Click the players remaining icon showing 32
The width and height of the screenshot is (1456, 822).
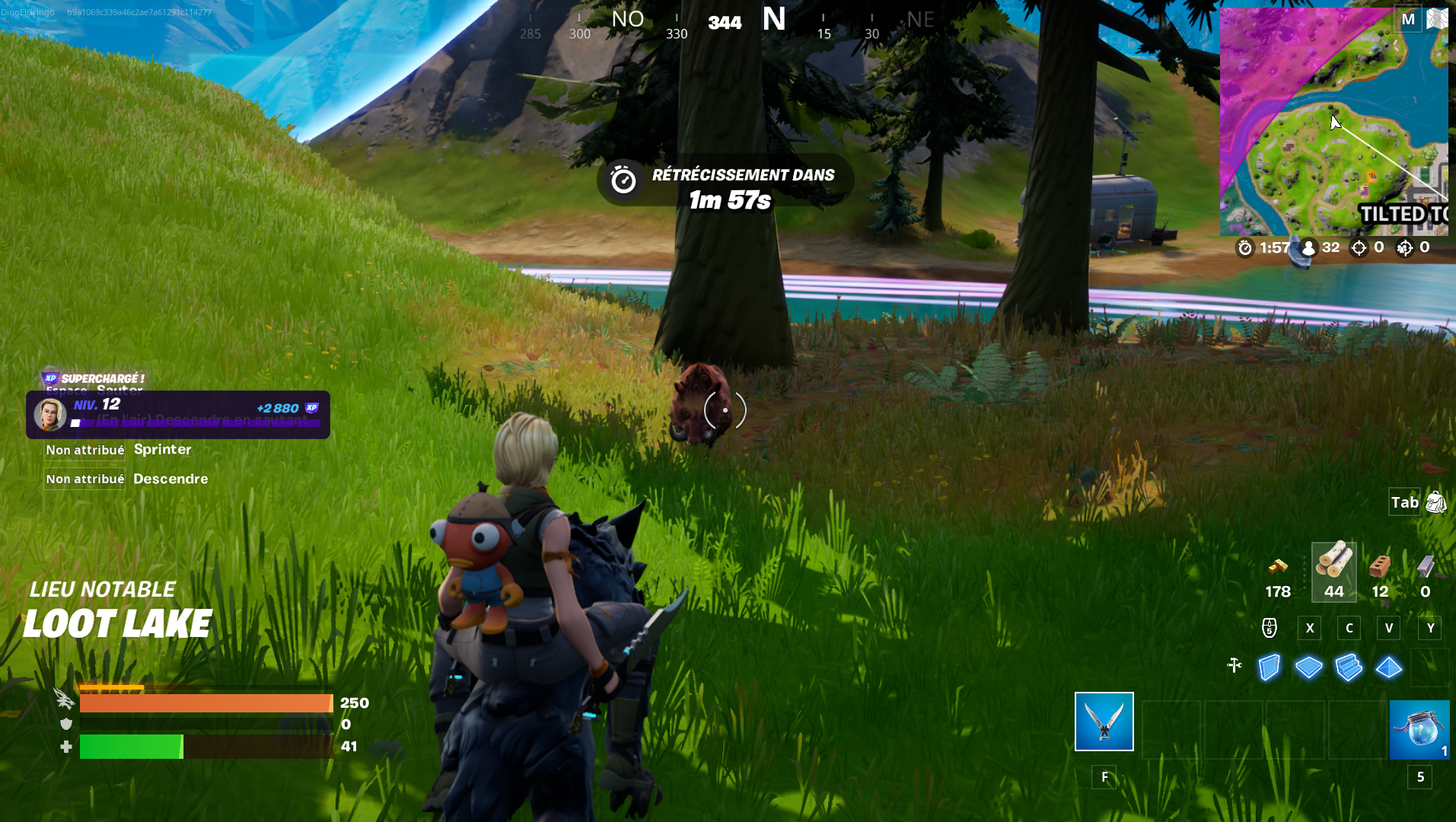coord(1308,247)
